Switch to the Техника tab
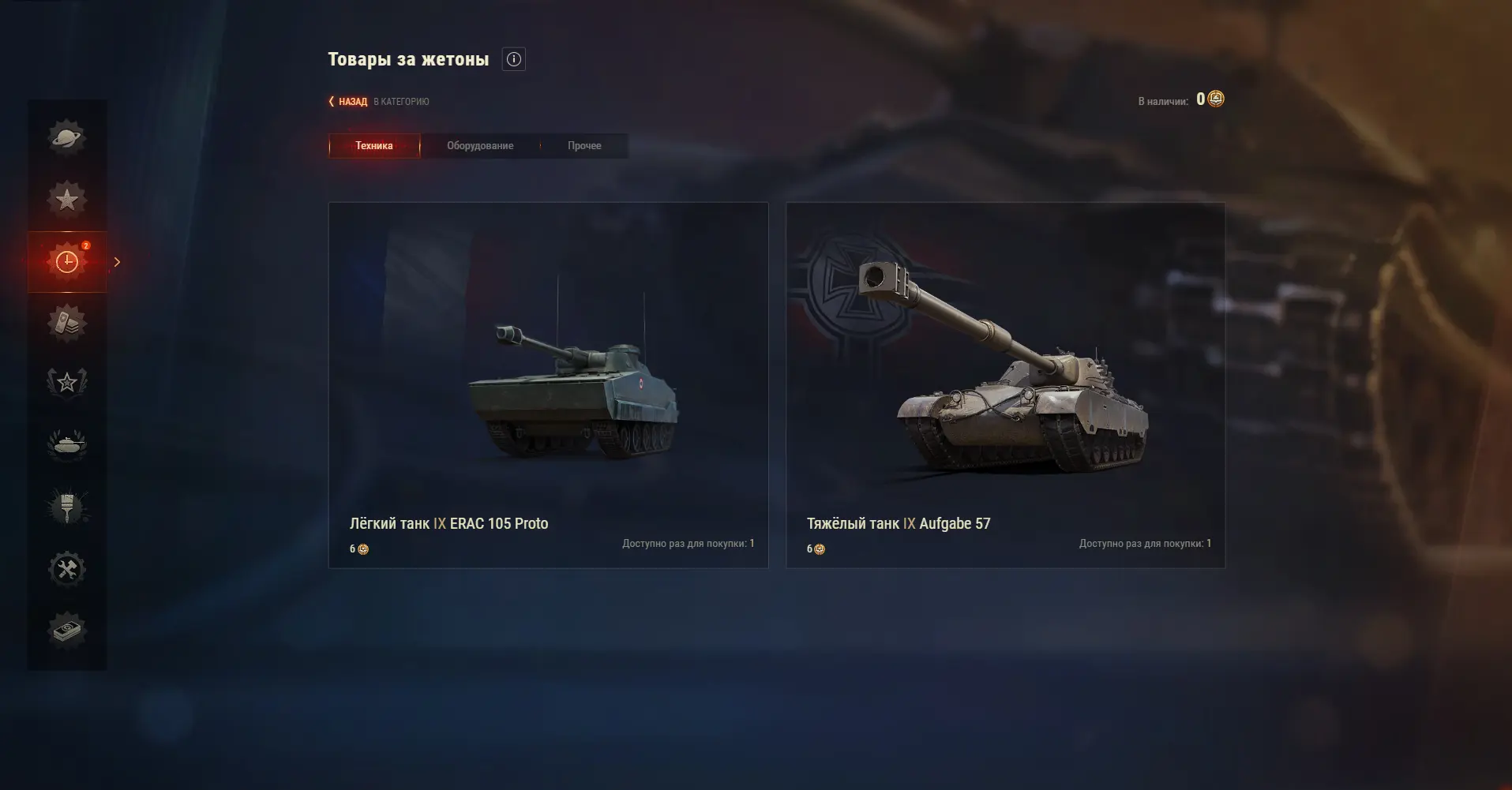 374,146
